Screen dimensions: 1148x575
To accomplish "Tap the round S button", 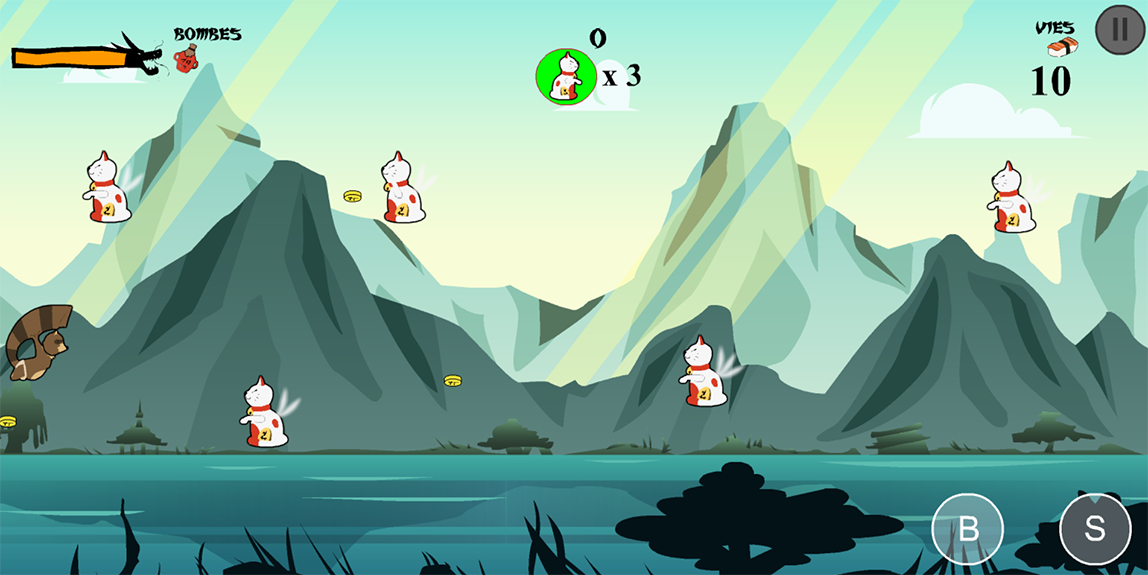I will (1095, 529).
